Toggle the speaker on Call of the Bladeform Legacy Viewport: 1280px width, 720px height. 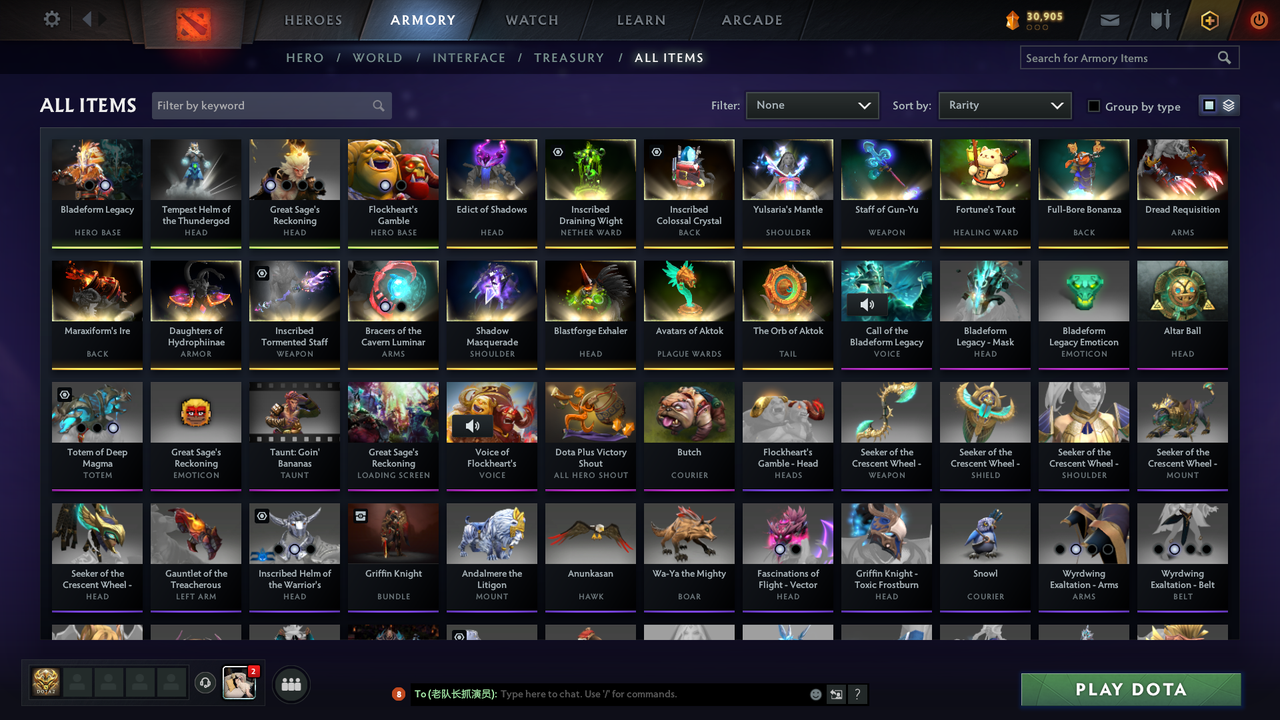[866, 305]
